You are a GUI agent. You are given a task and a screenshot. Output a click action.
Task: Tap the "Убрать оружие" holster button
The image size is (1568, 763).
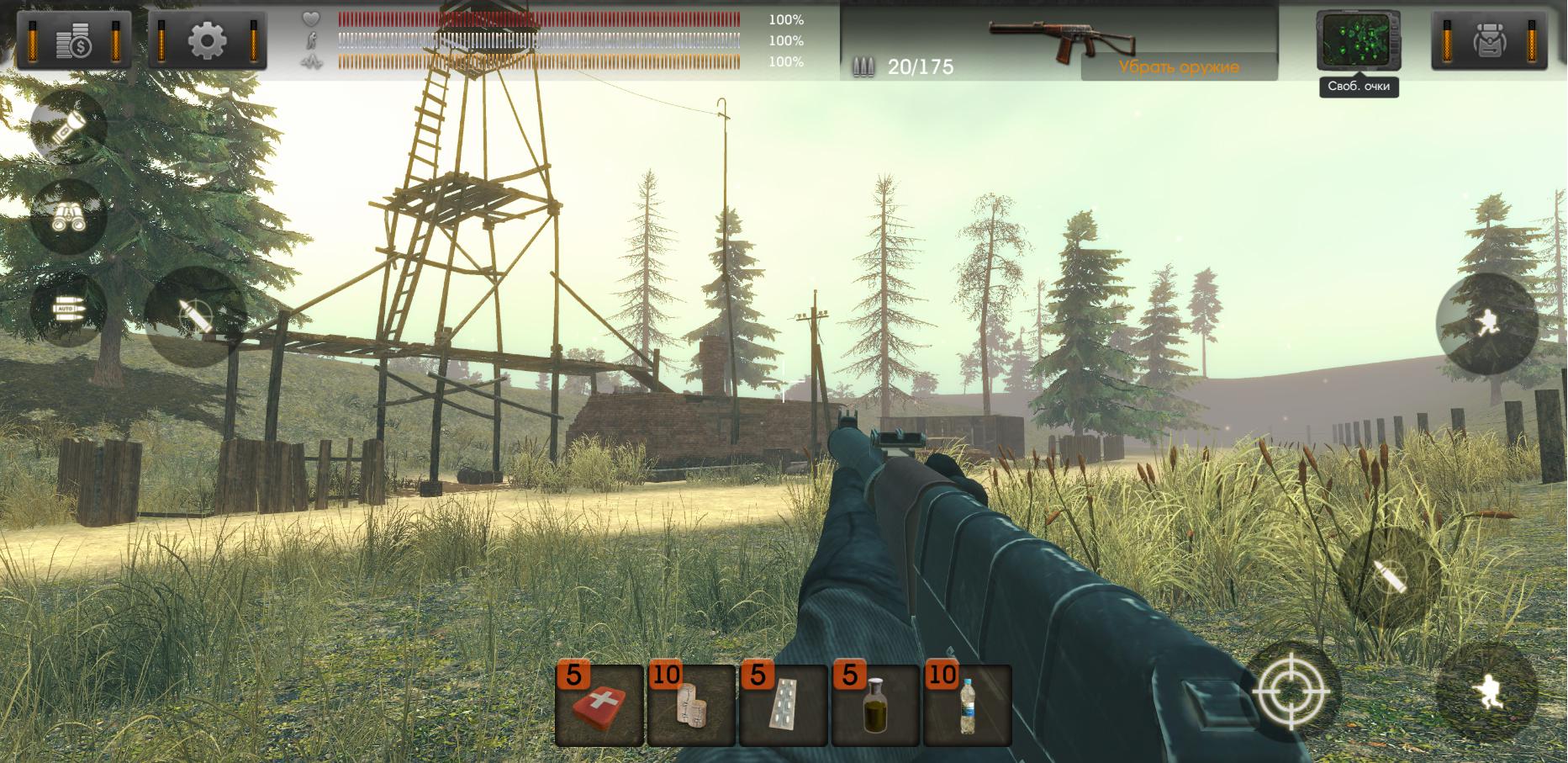(1179, 67)
